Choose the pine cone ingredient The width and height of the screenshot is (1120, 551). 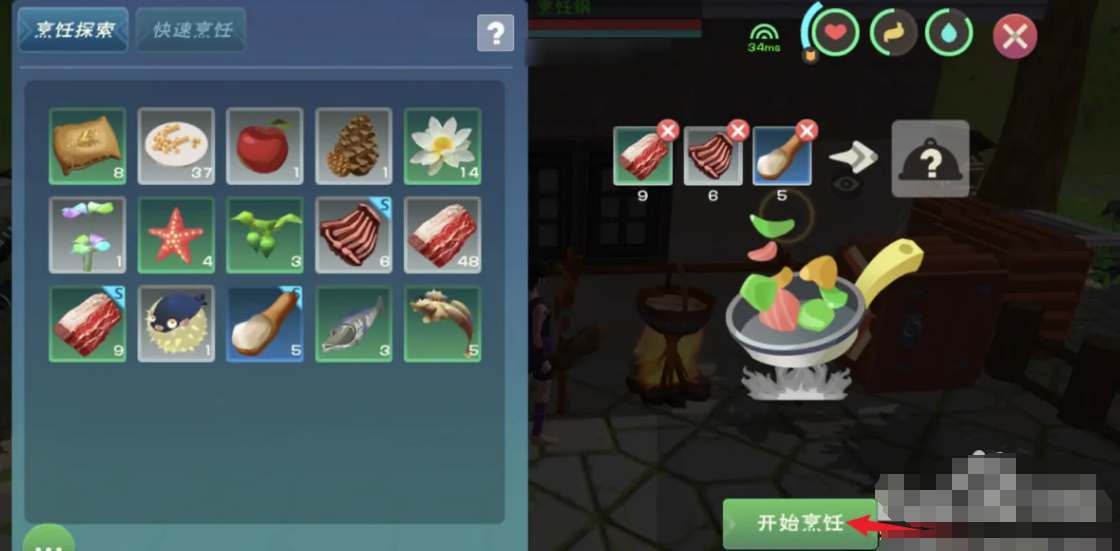click(x=353, y=146)
